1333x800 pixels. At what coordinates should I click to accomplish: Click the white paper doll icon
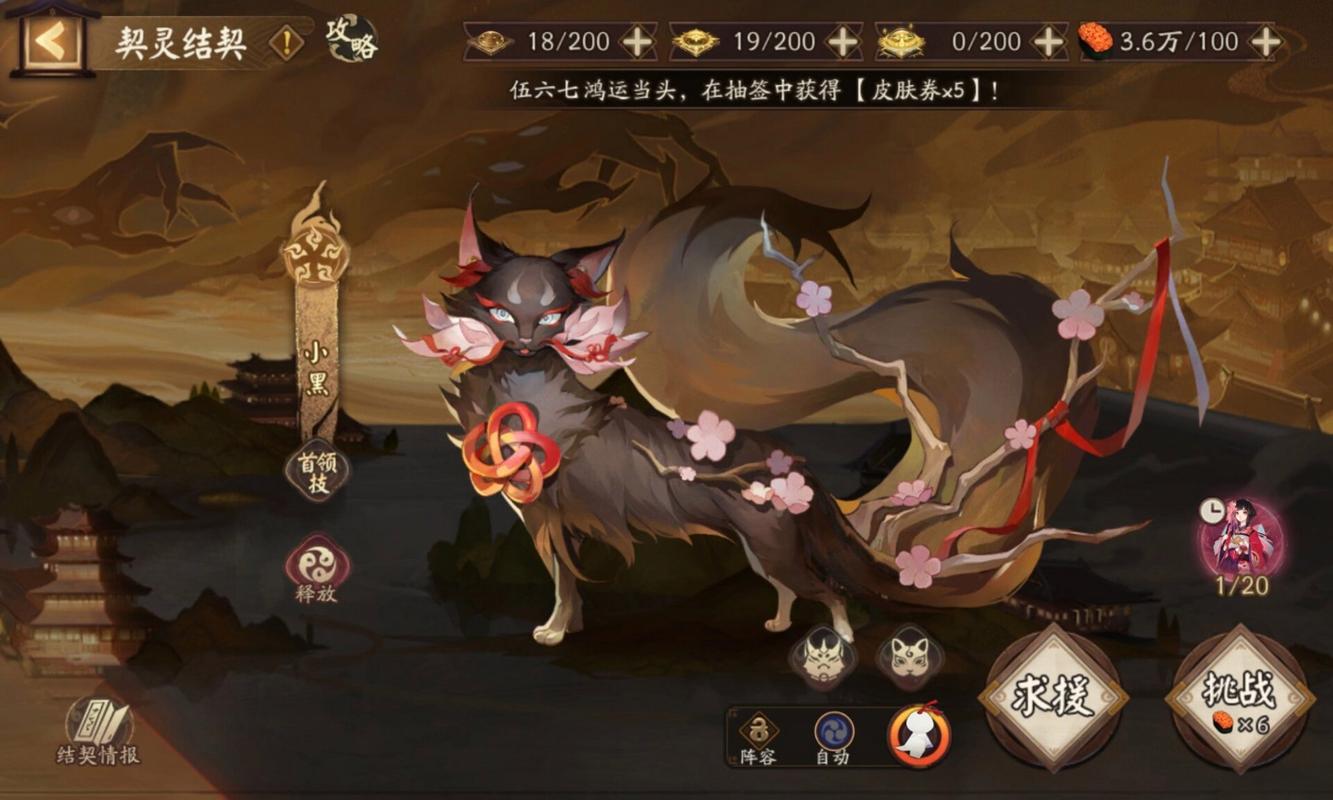(917, 736)
